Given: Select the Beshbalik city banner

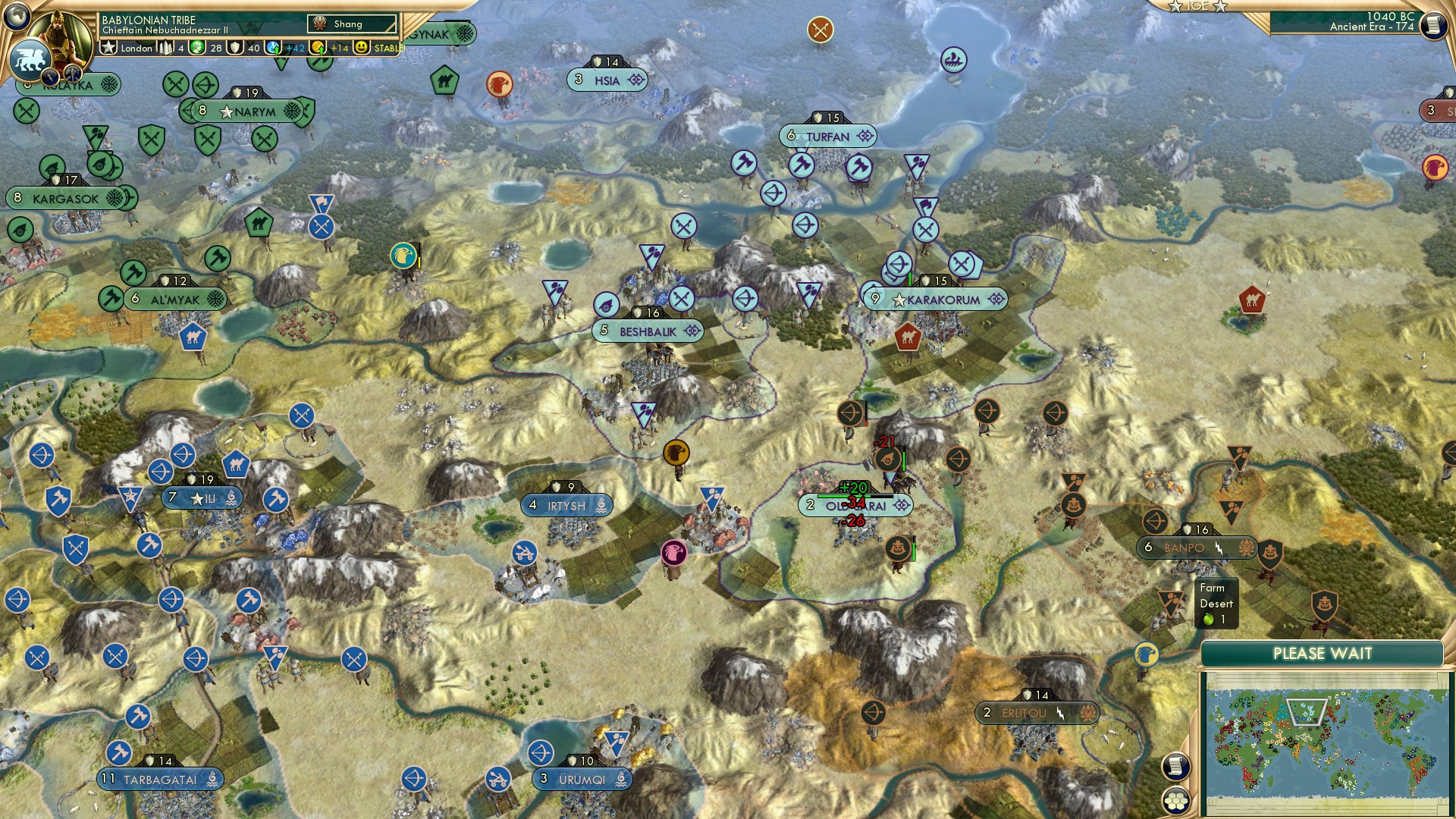Looking at the screenshot, I should 648,331.
